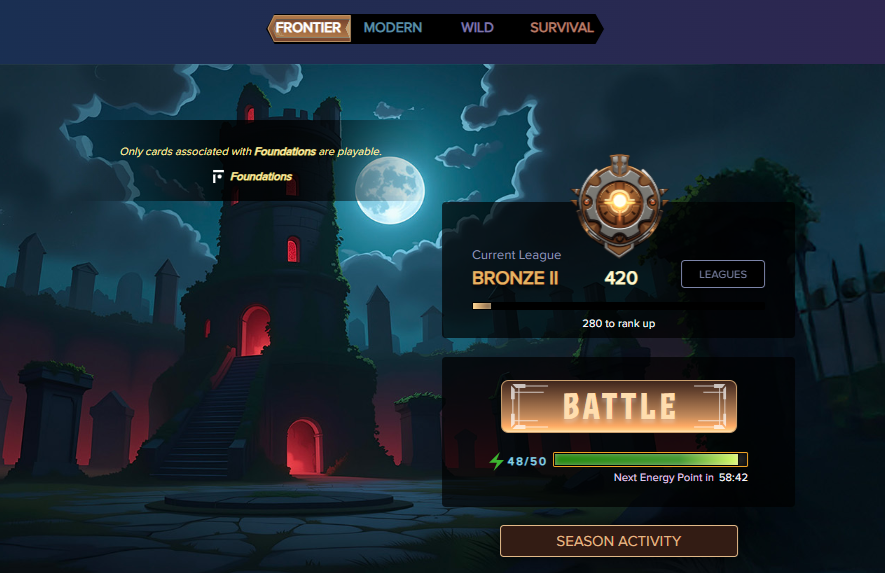Show the Season Activity screen
885x573 pixels.
(x=619, y=541)
